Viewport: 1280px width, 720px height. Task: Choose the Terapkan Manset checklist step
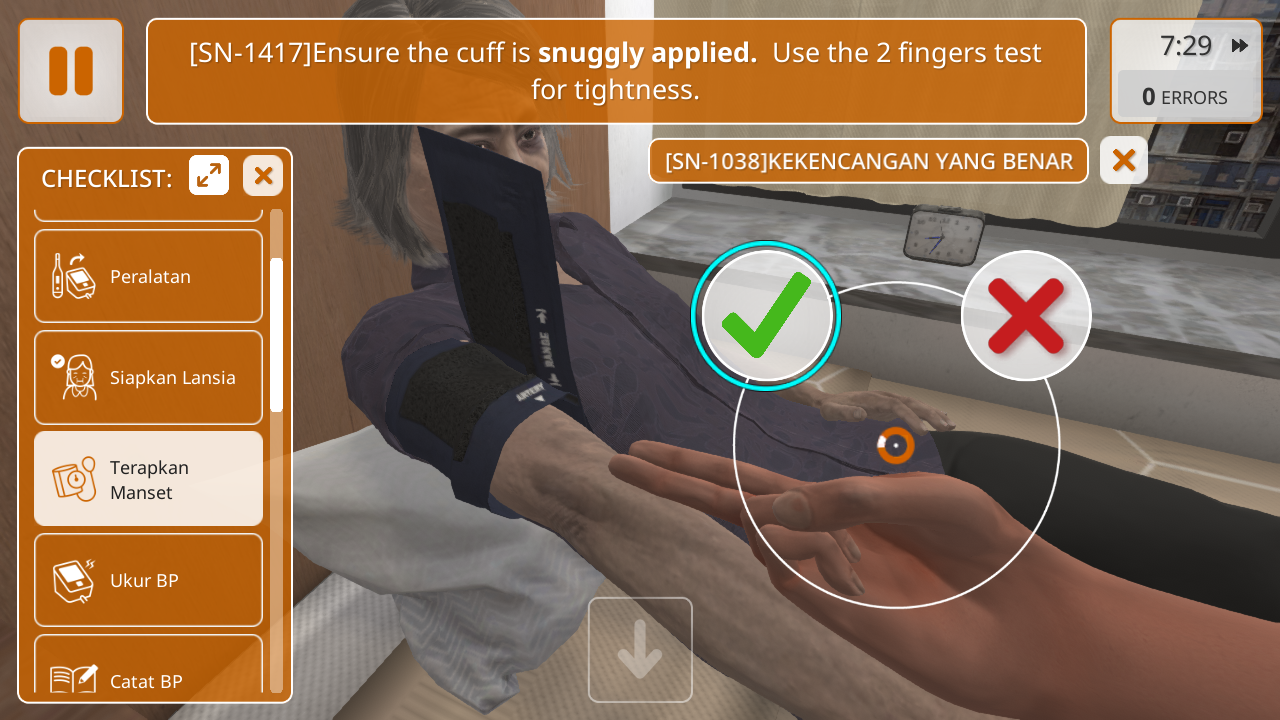148,479
